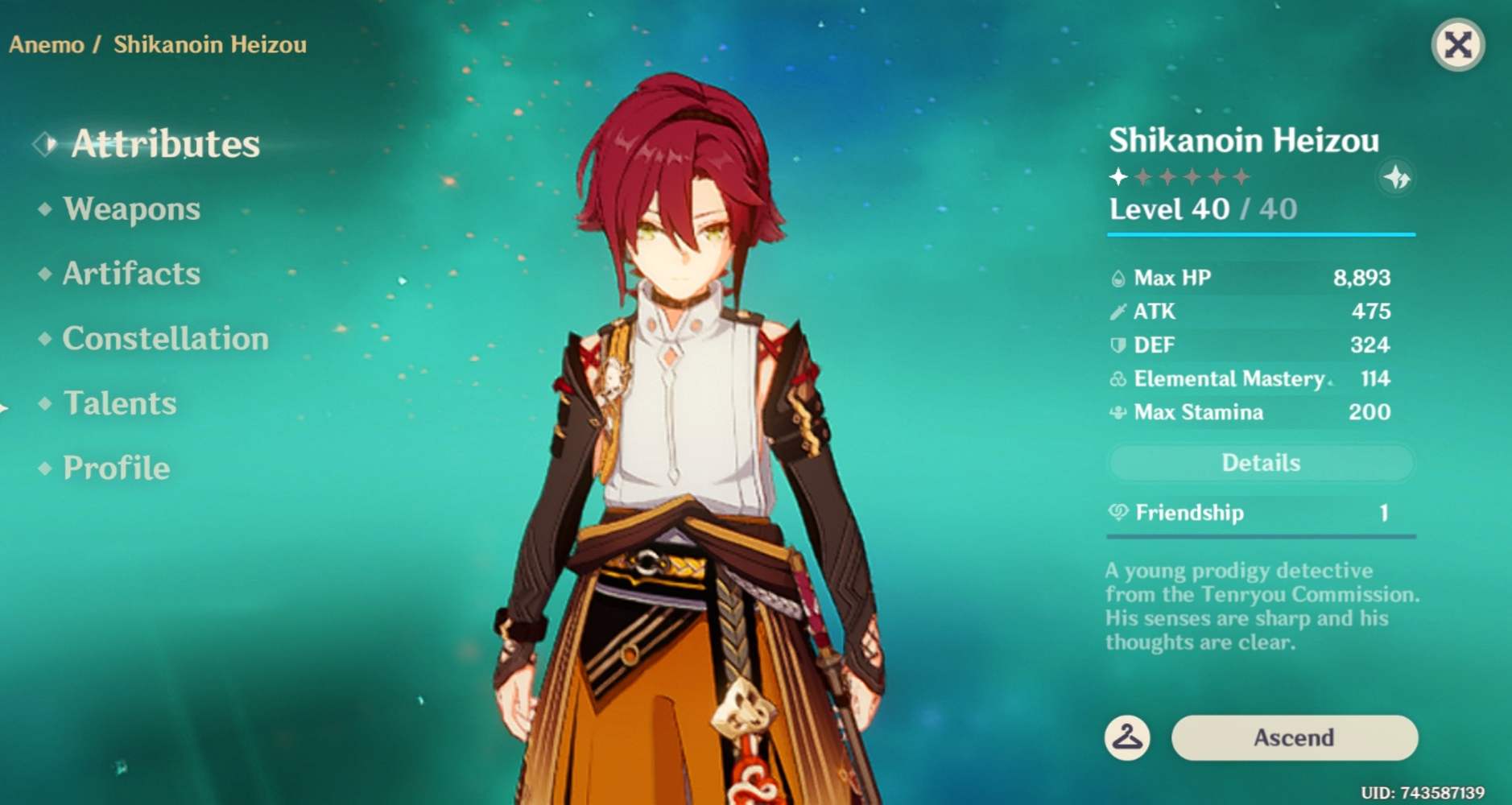The image size is (1512, 805).
Task: Click the Friendship heart icon
Action: [x=1118, y=513]
